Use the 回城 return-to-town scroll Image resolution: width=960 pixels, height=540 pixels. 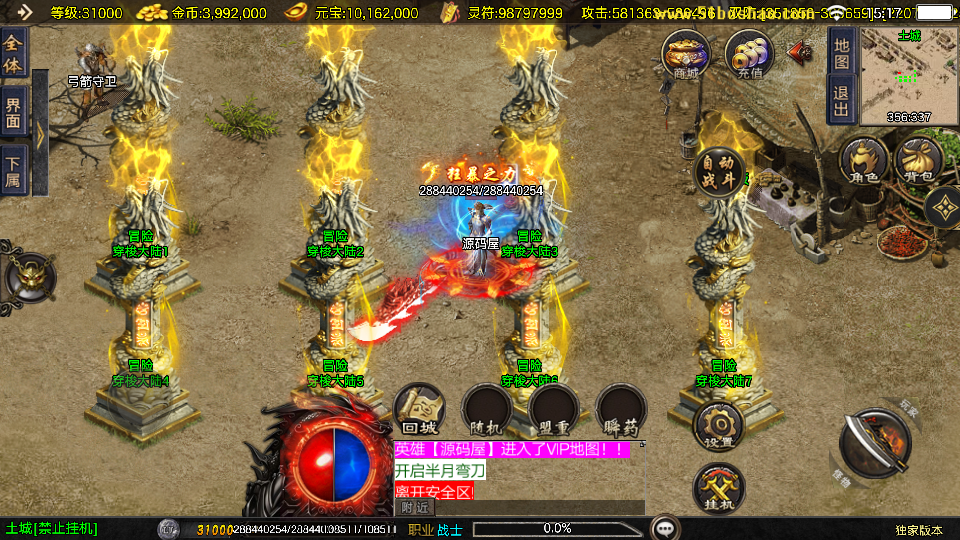(x=419, y=410)
